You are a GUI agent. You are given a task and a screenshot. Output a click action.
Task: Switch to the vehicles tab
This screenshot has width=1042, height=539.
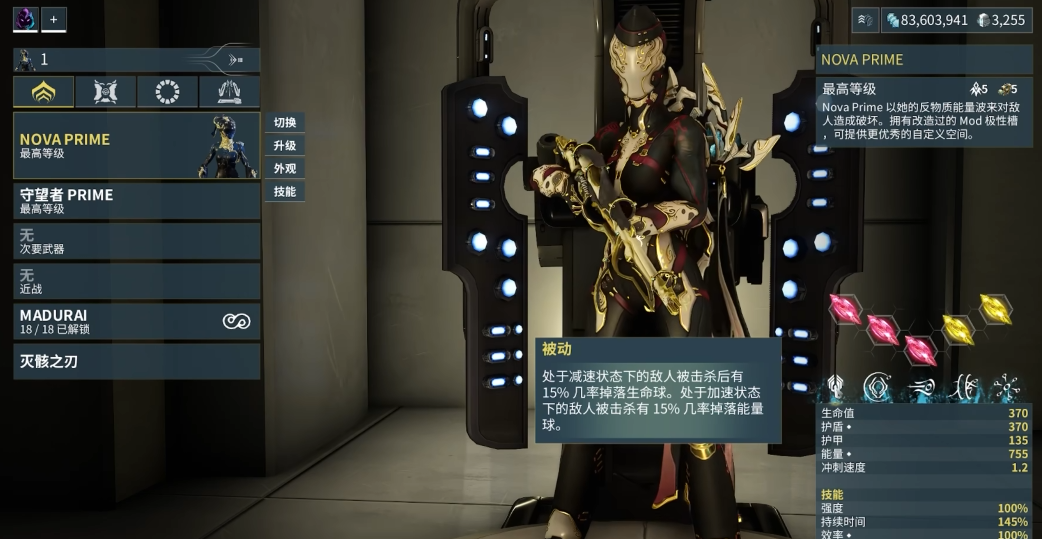coord(229,92)
